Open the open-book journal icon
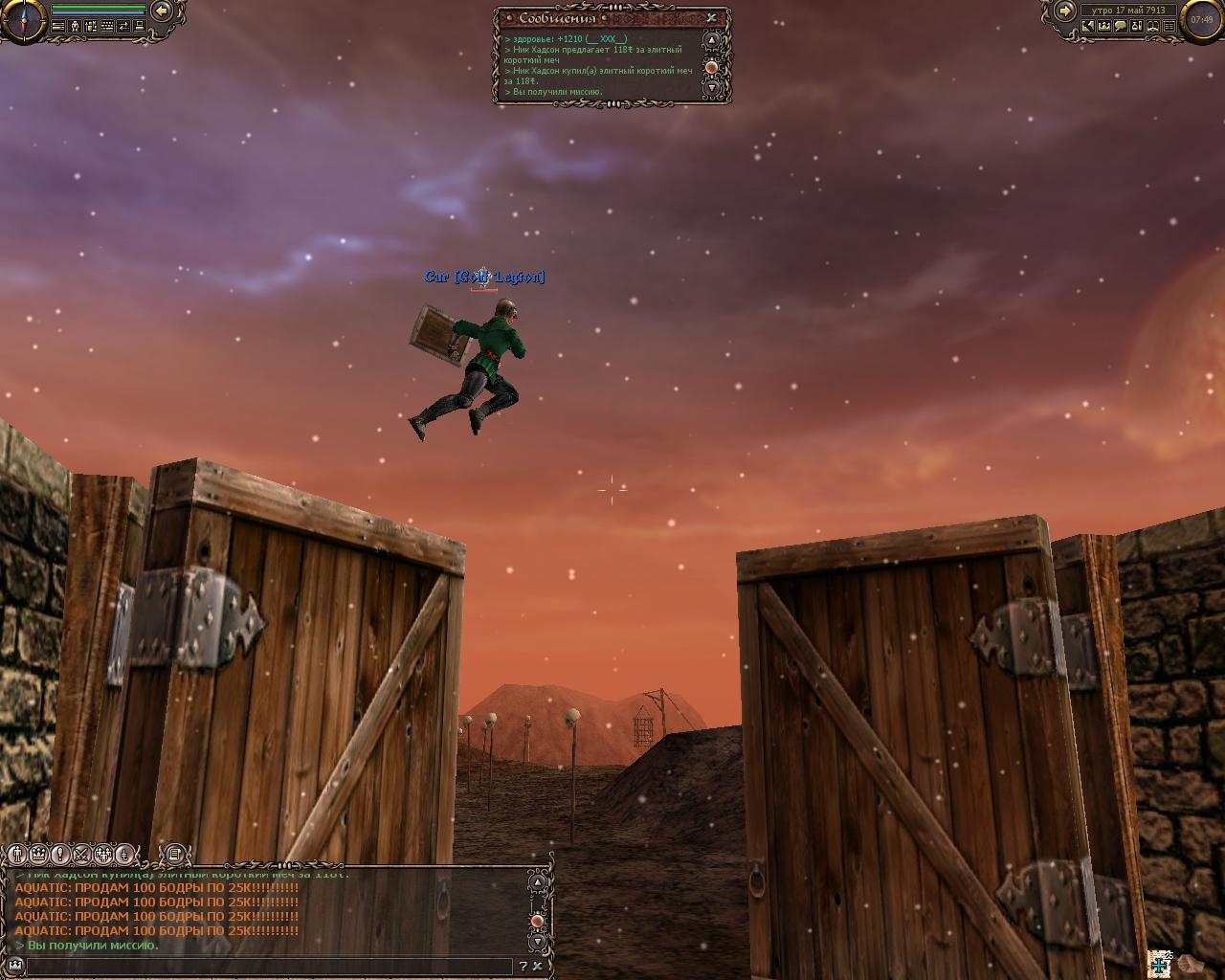 (1153, 27)
